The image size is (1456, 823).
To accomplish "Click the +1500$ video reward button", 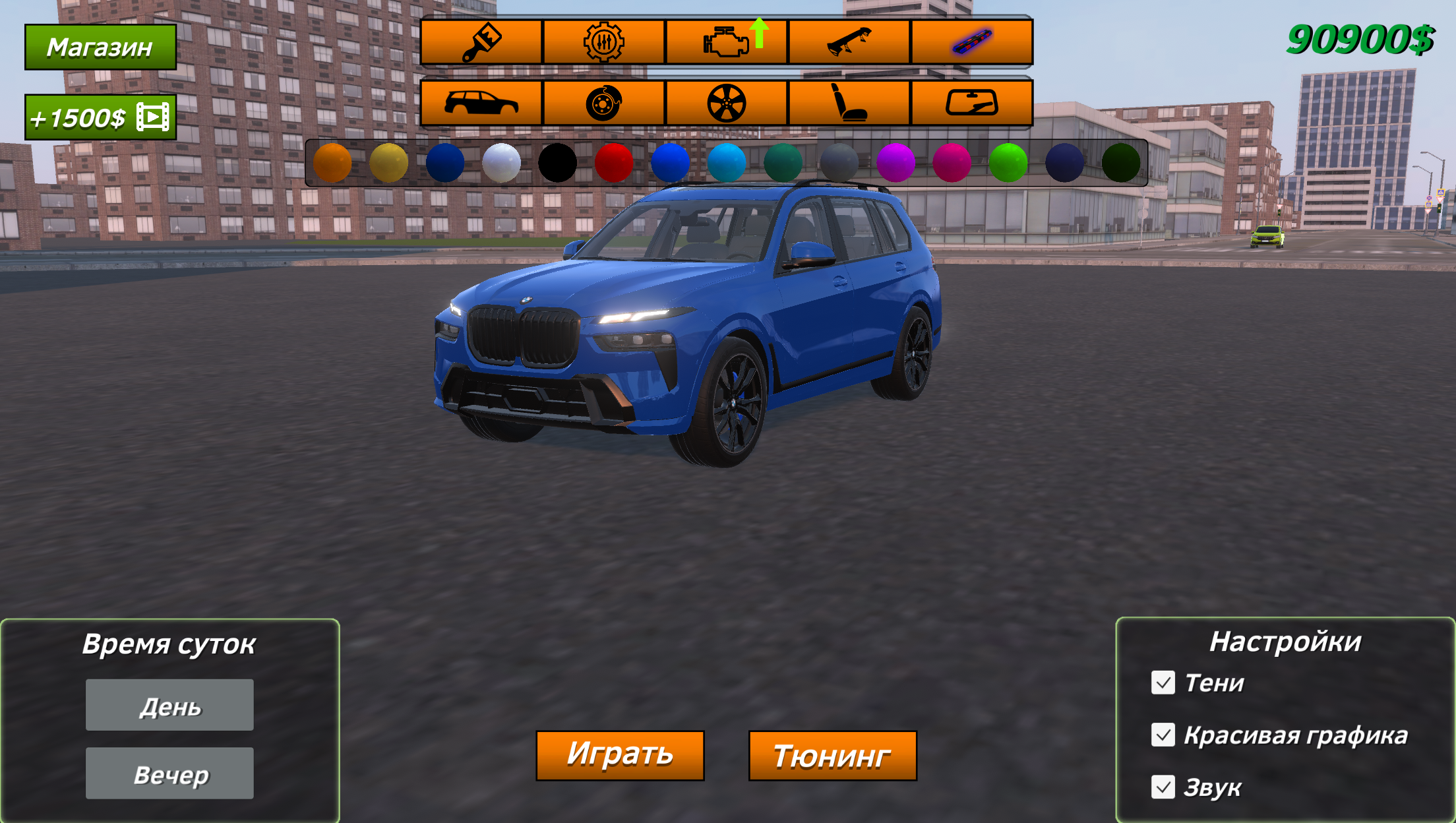I will (100, 117).
